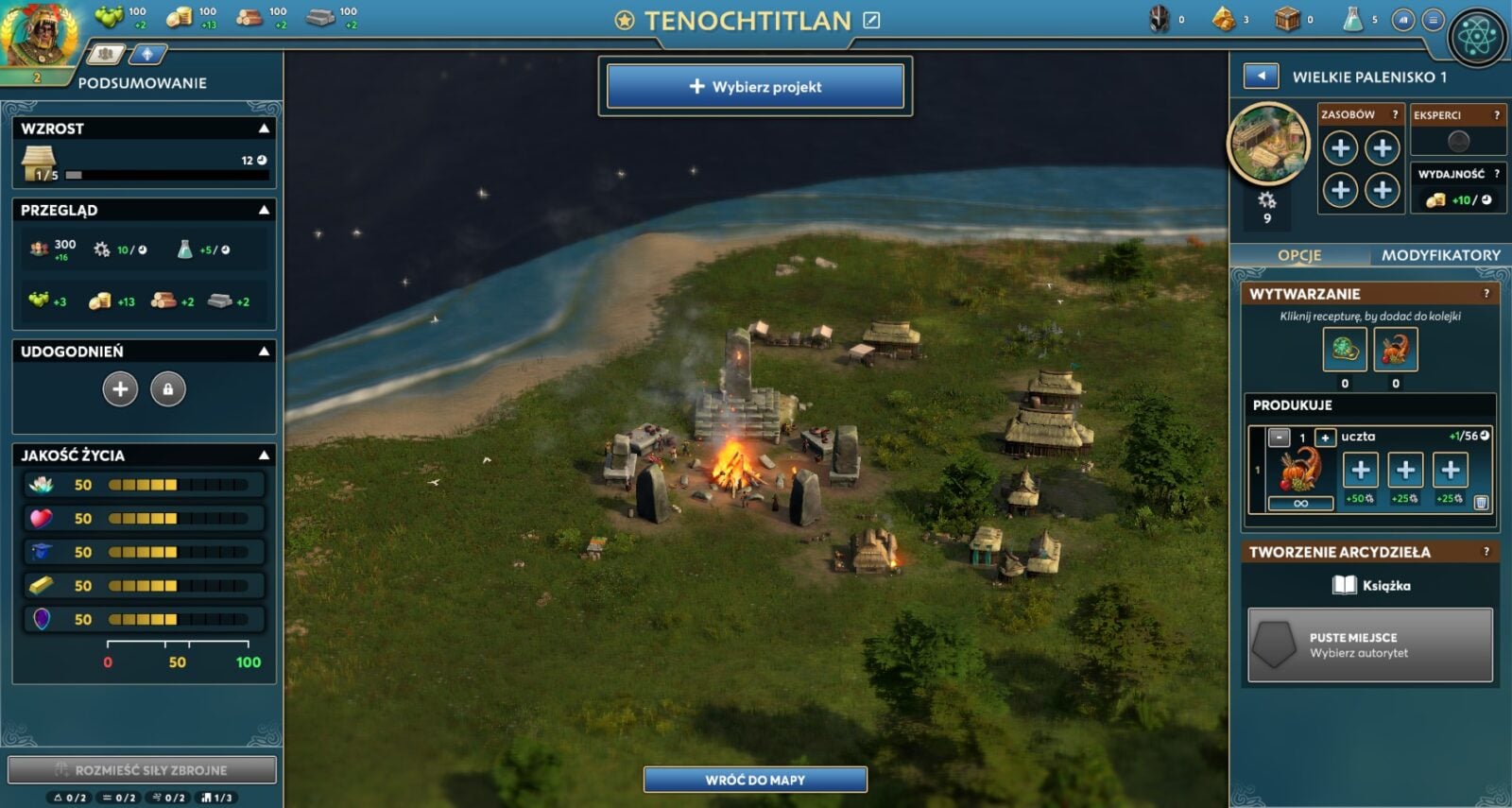Image resolution: width=1512 pixels, height=808 pixels.
Task: Collapse the Jakość życia section
Action: click(x=265, y=456)
